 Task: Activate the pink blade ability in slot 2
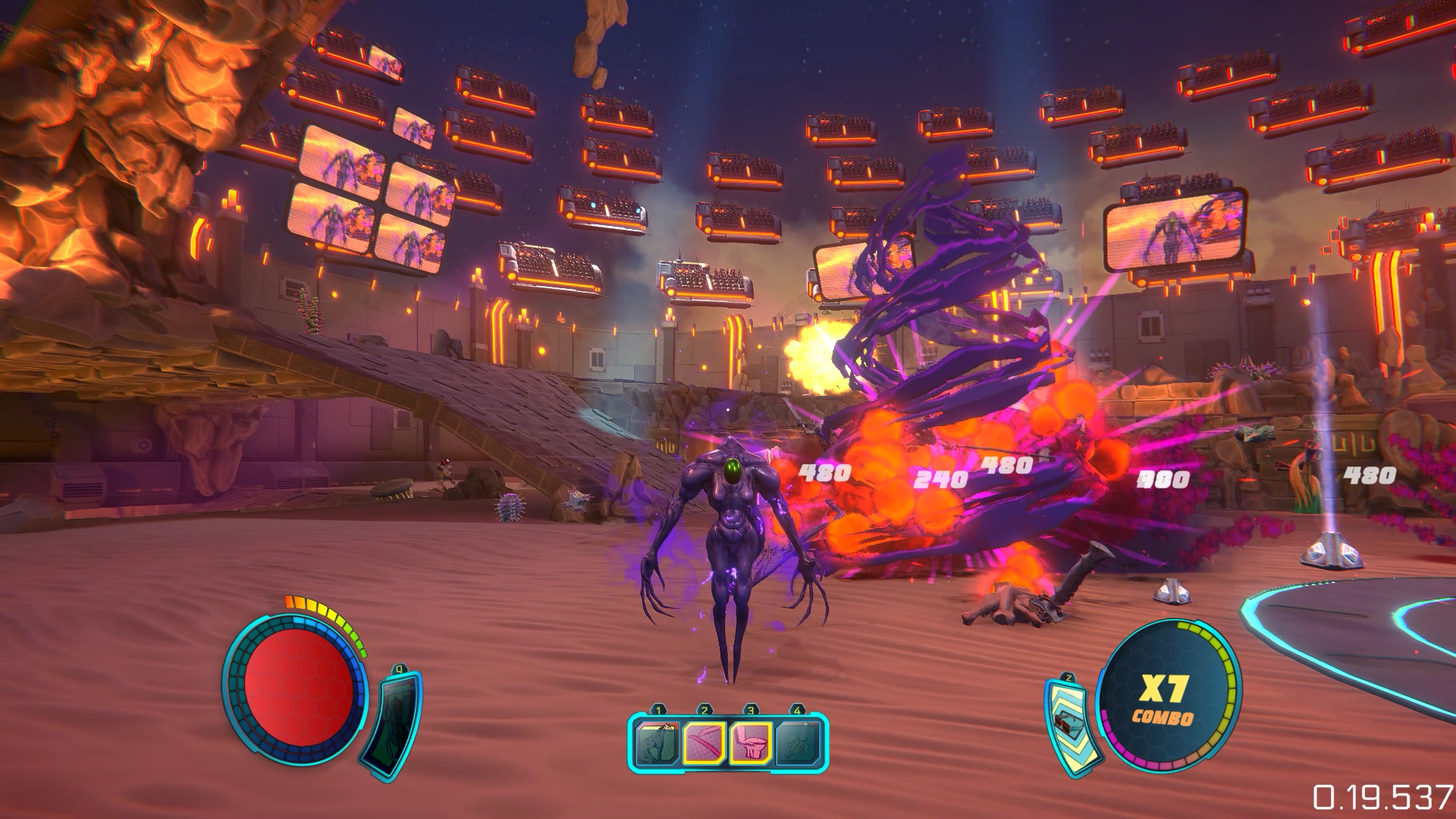point(705,742)
